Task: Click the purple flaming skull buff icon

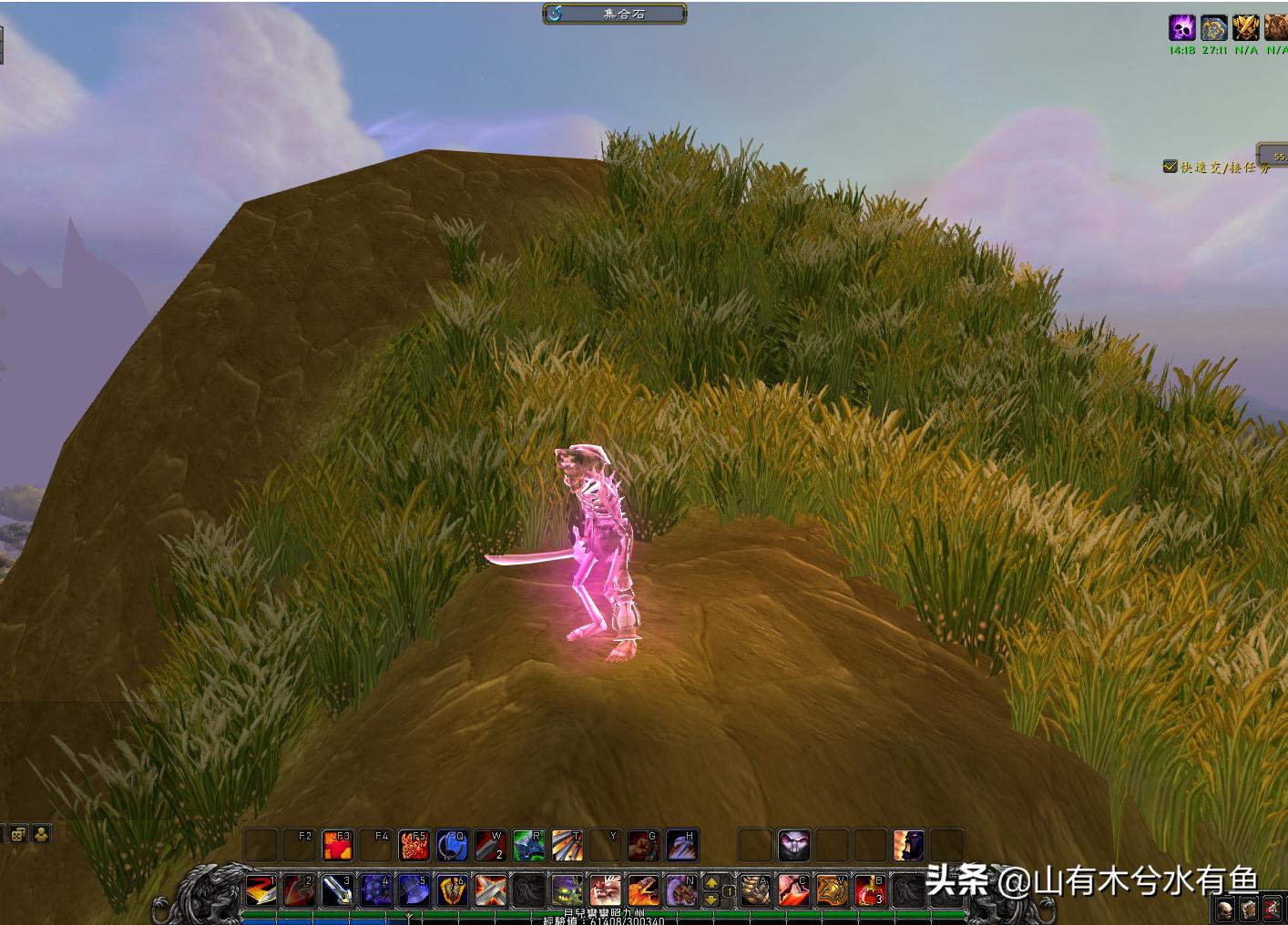Action: [1181, 27]
